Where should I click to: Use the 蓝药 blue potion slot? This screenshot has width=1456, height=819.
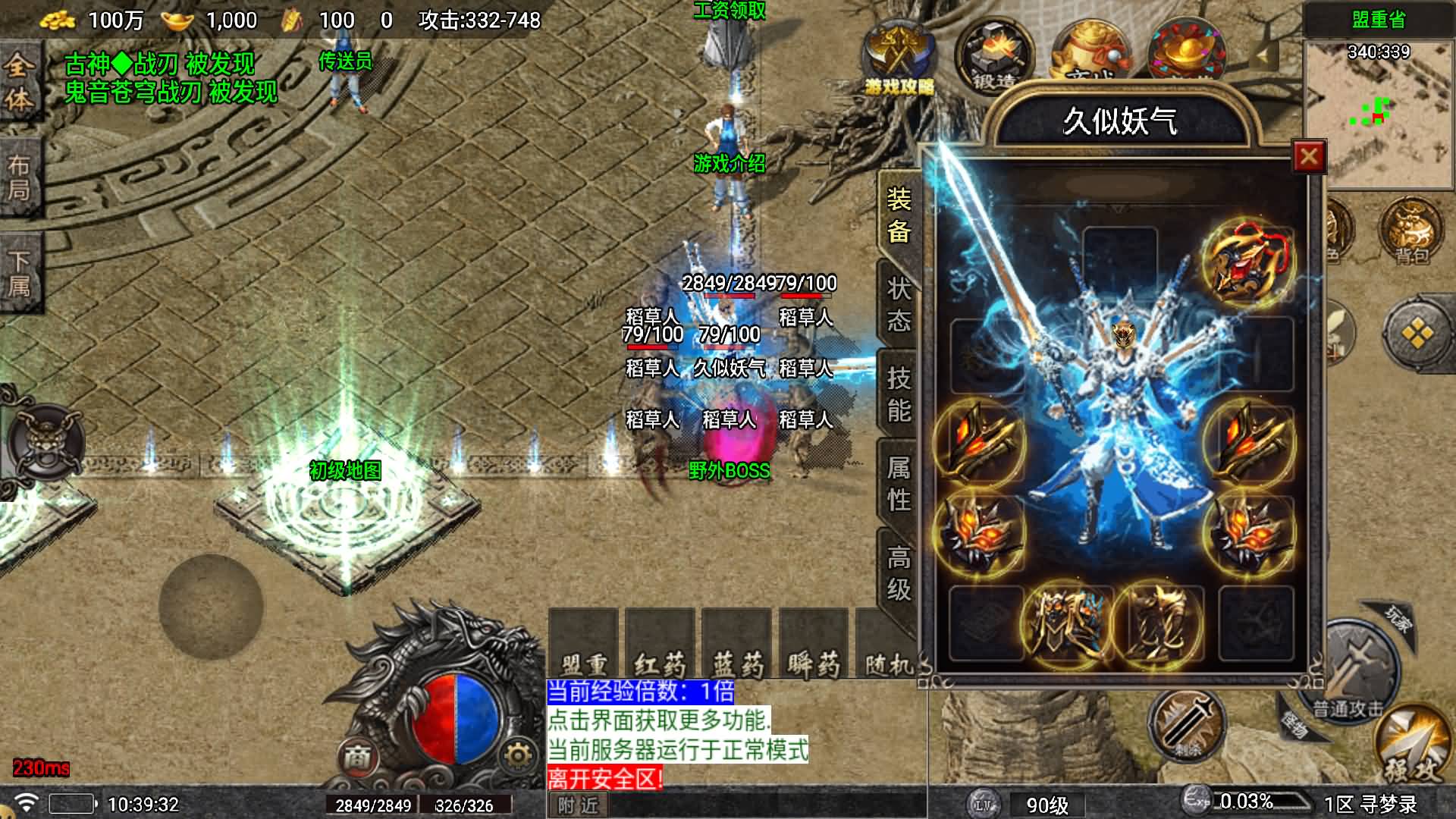tap(737, 645)
